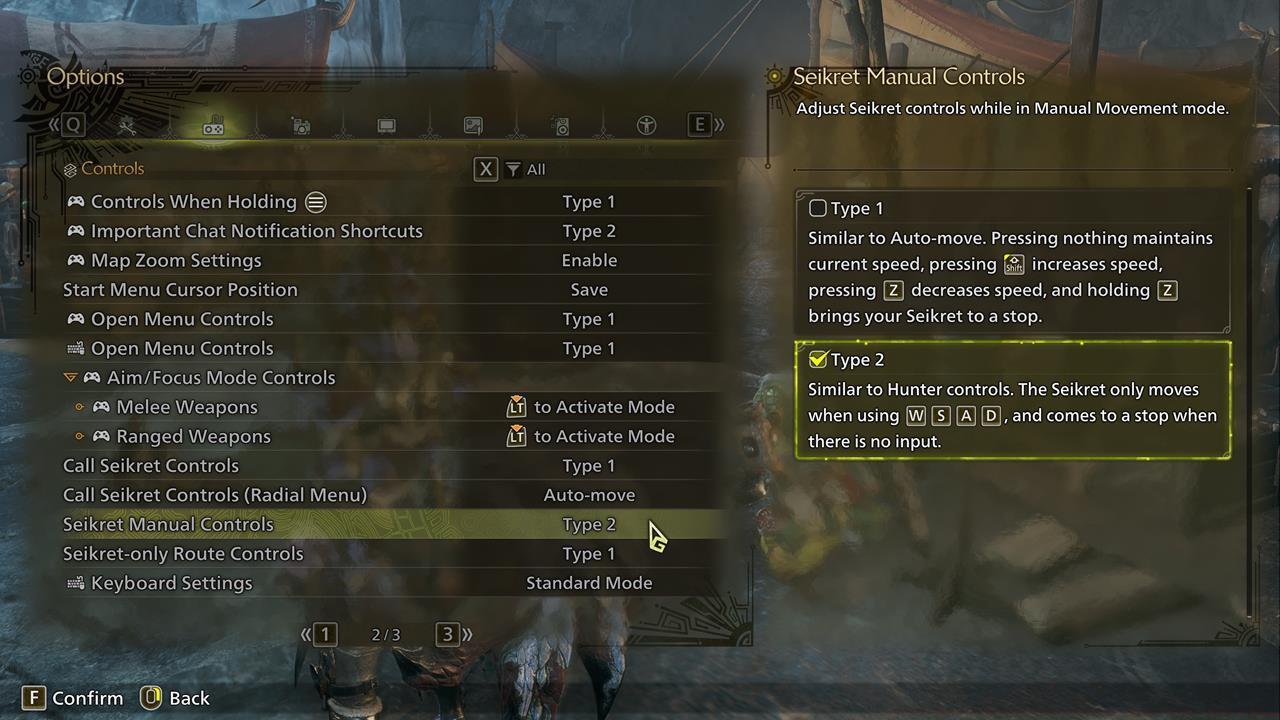
Task: Open the camera settings tab
Action: point(300,126)
